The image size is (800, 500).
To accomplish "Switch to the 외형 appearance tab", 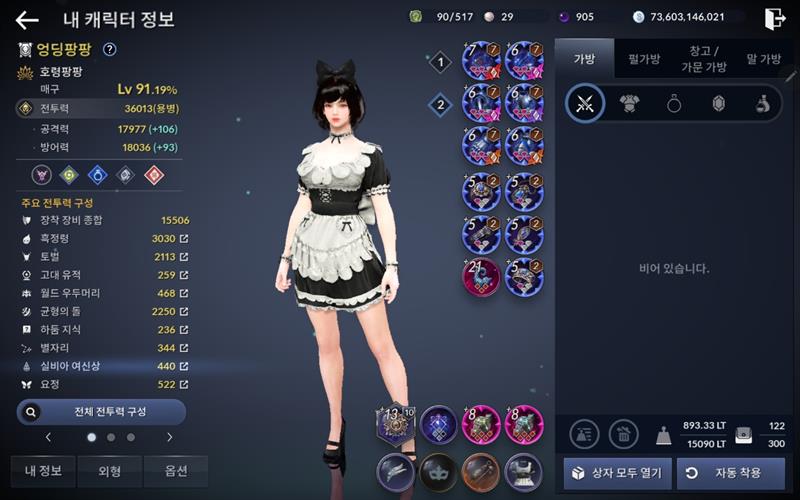I will point(109,471).
